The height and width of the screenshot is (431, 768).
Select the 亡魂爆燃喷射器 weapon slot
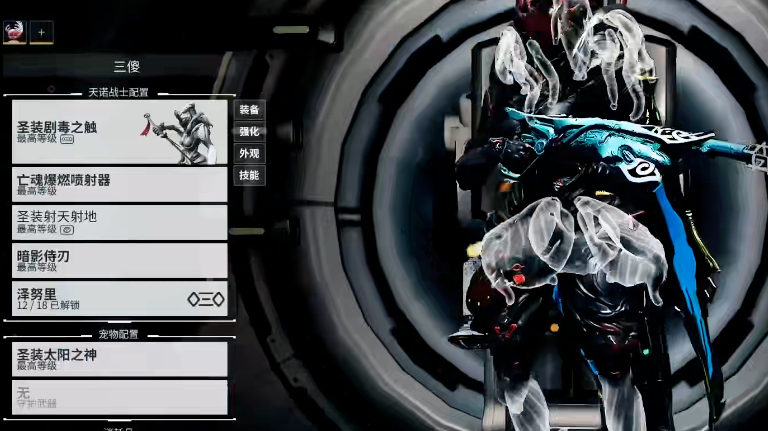119,184
